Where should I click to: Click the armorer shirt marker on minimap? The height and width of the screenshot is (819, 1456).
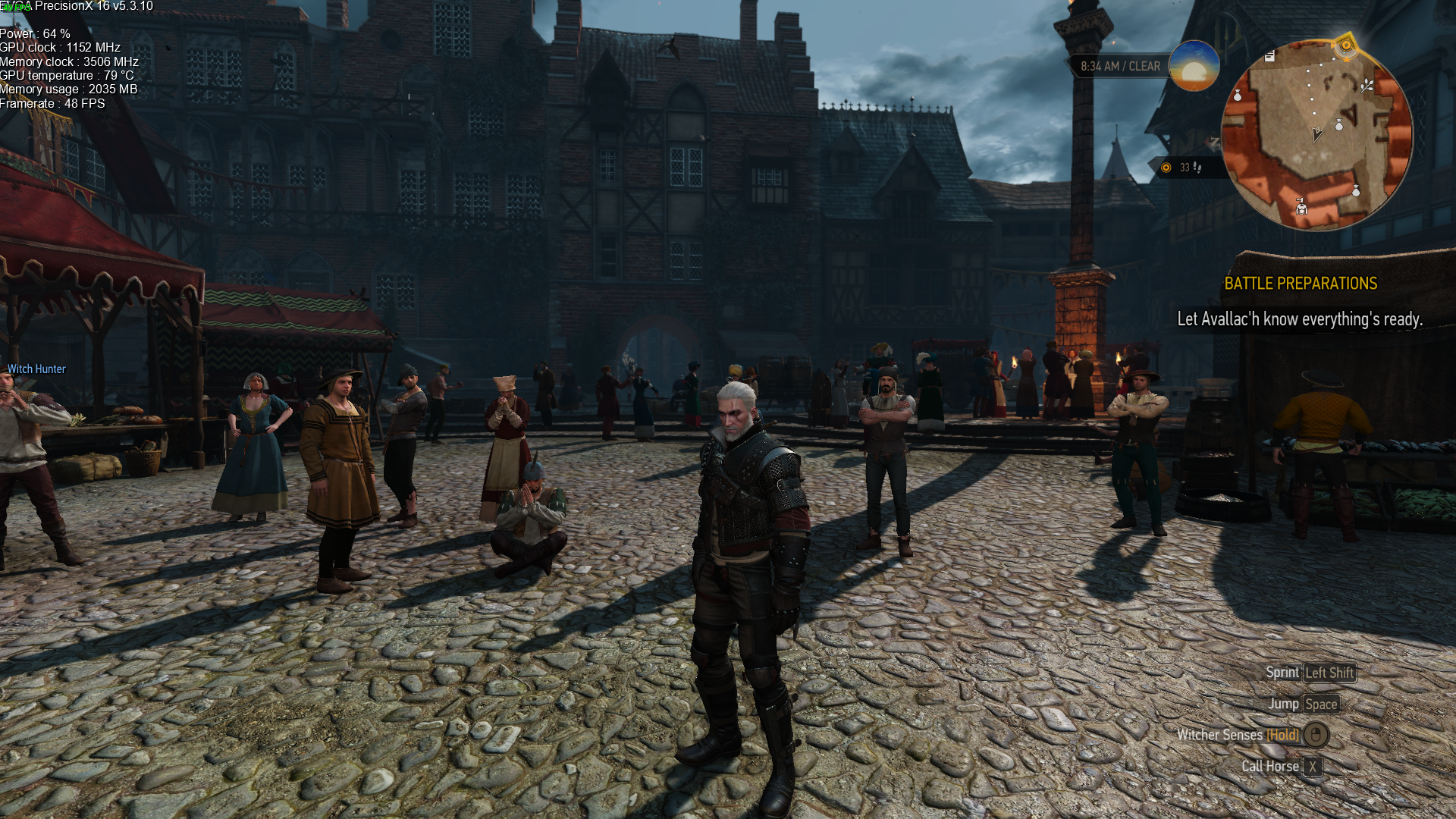tap(1301, 206)
